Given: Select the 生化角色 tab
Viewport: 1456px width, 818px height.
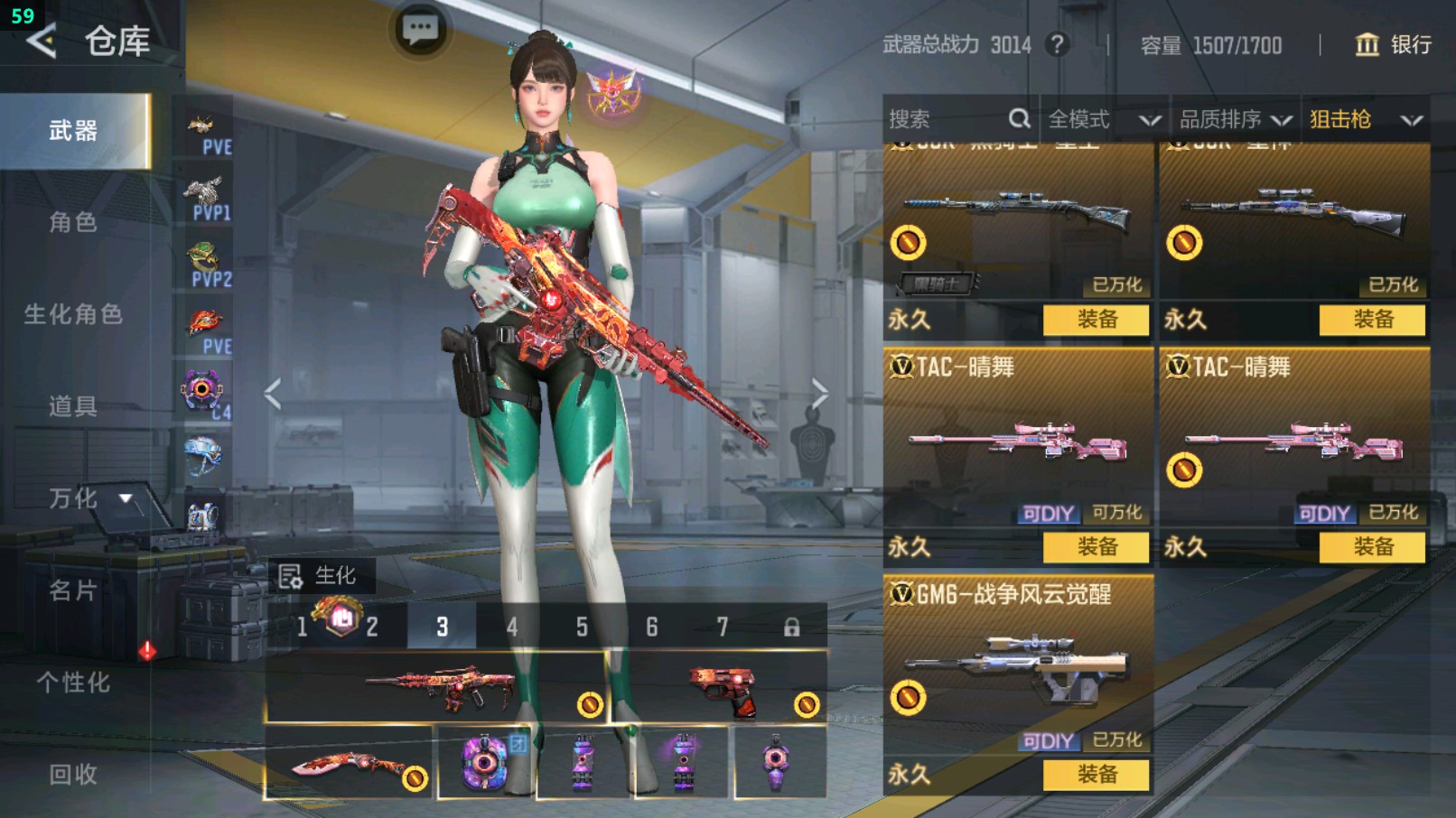Looking at the screenshot, I should point(73,314).
